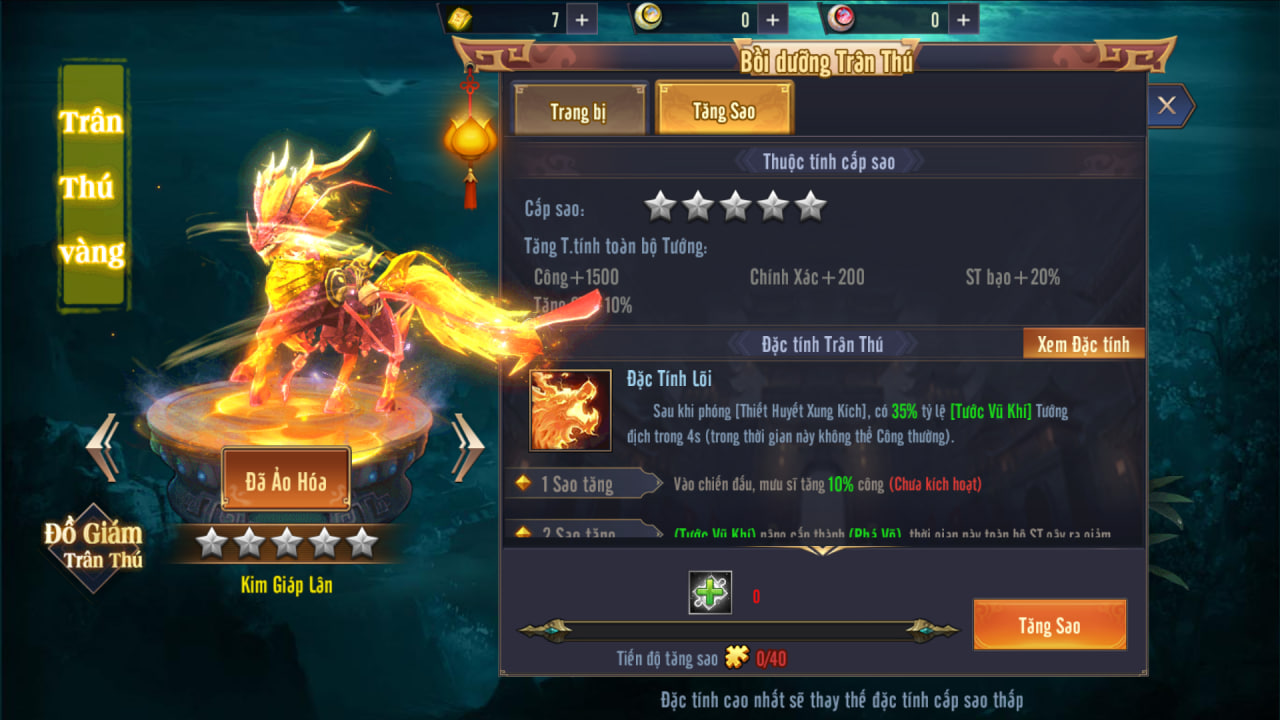Open the Đồ Giám Trân Thú catalog

[x=93, y=546]
